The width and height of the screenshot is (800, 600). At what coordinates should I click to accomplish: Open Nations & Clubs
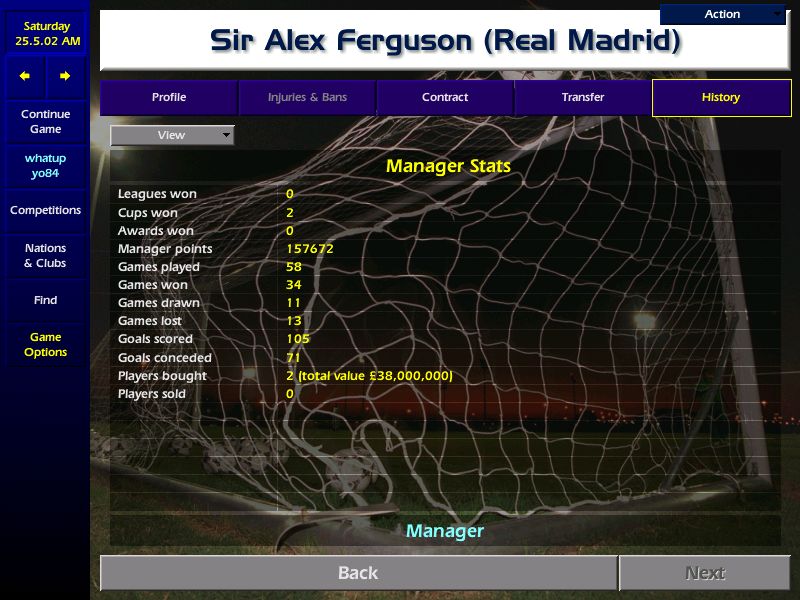[45, 255]
